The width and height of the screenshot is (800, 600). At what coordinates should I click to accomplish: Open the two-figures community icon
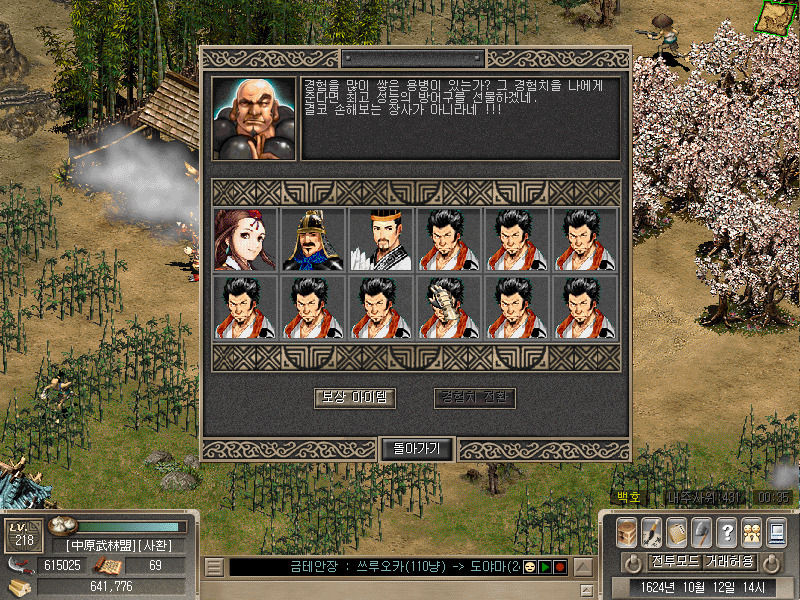pos(751,531)
